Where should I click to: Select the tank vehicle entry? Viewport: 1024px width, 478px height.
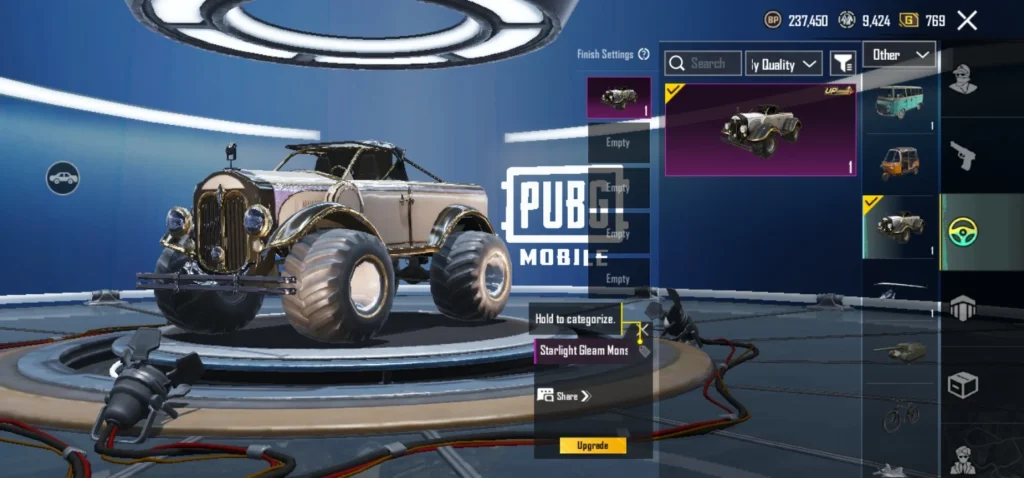pos(899,348)
